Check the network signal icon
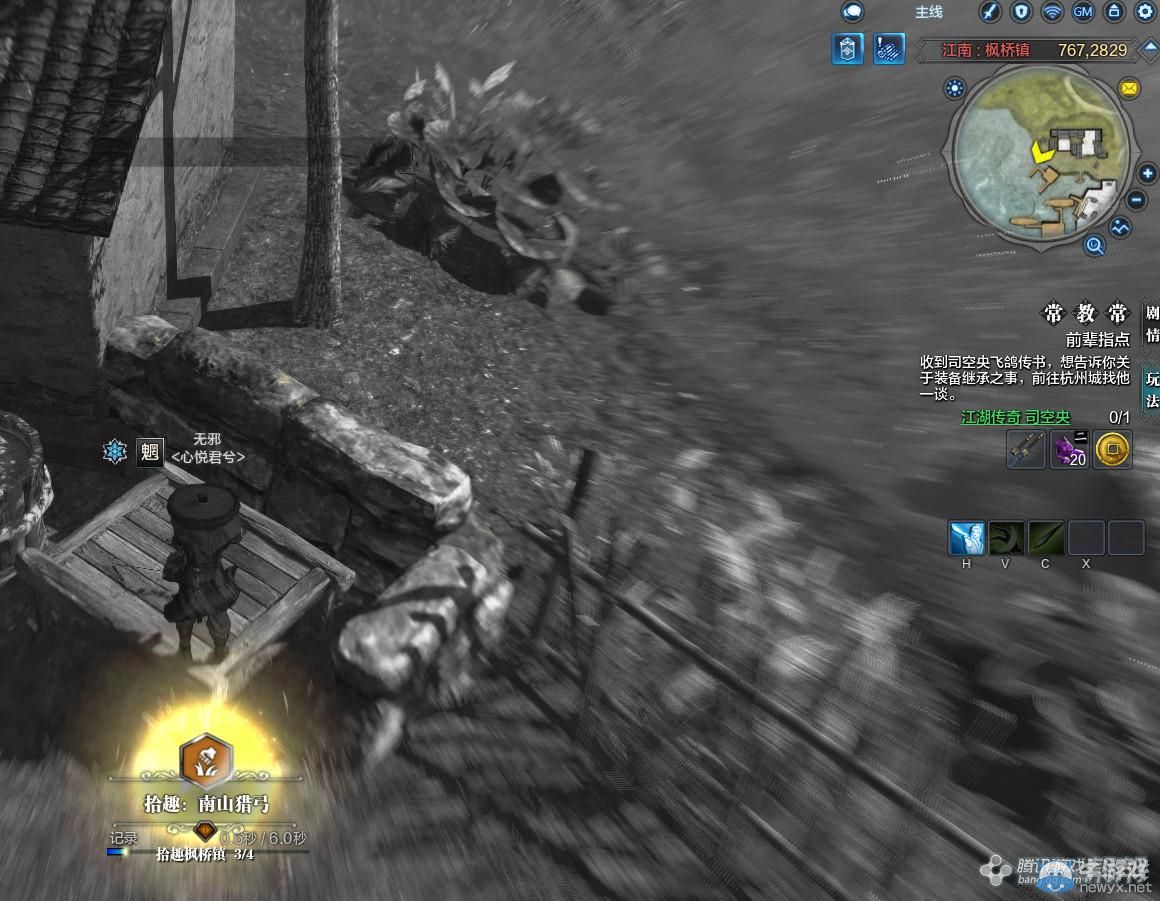 point(1051,12)
